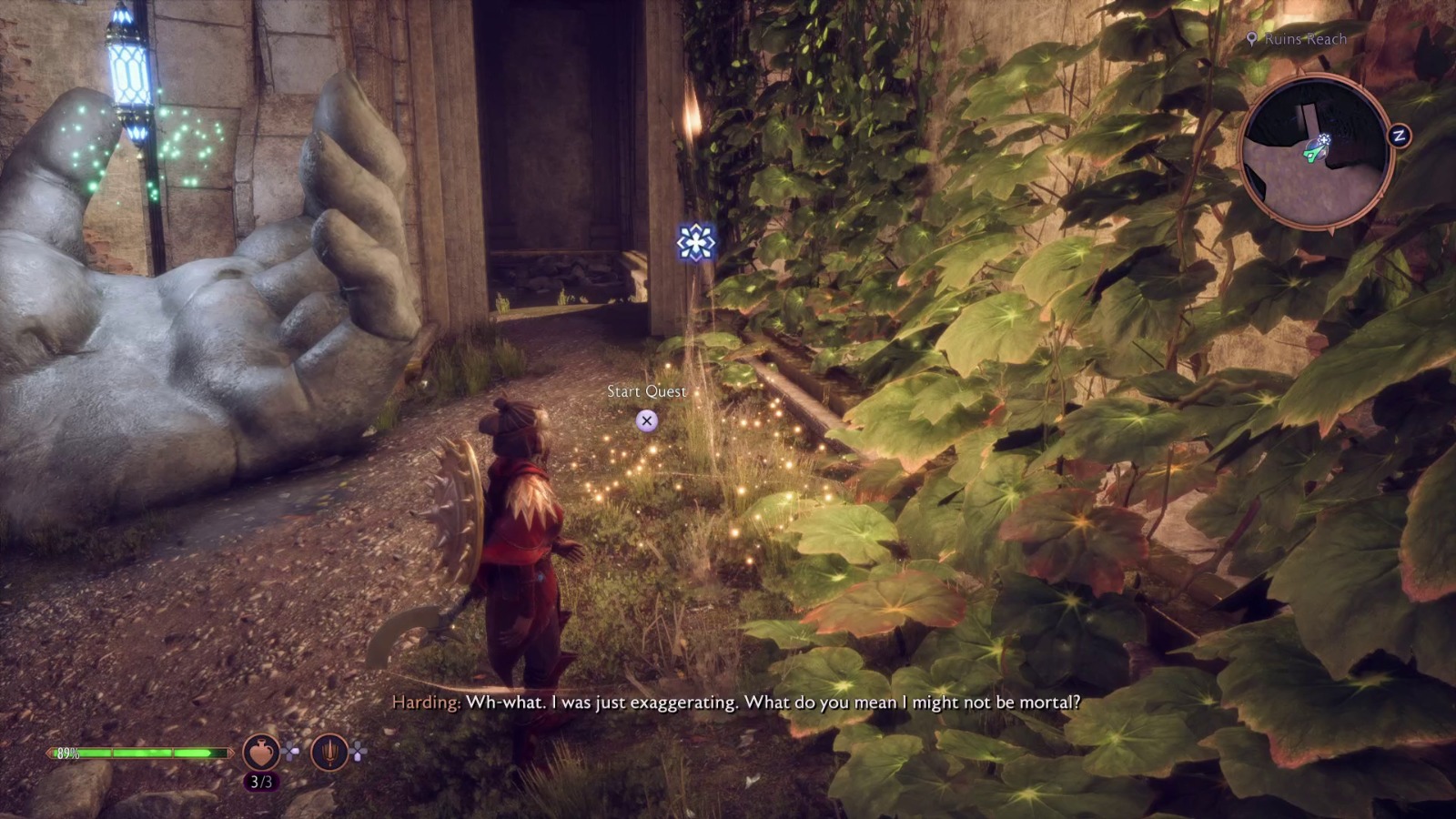Viewport: 1456px width, 819px height.
Task: Click the Ruins Reach location text
Action: [1303, 39]
